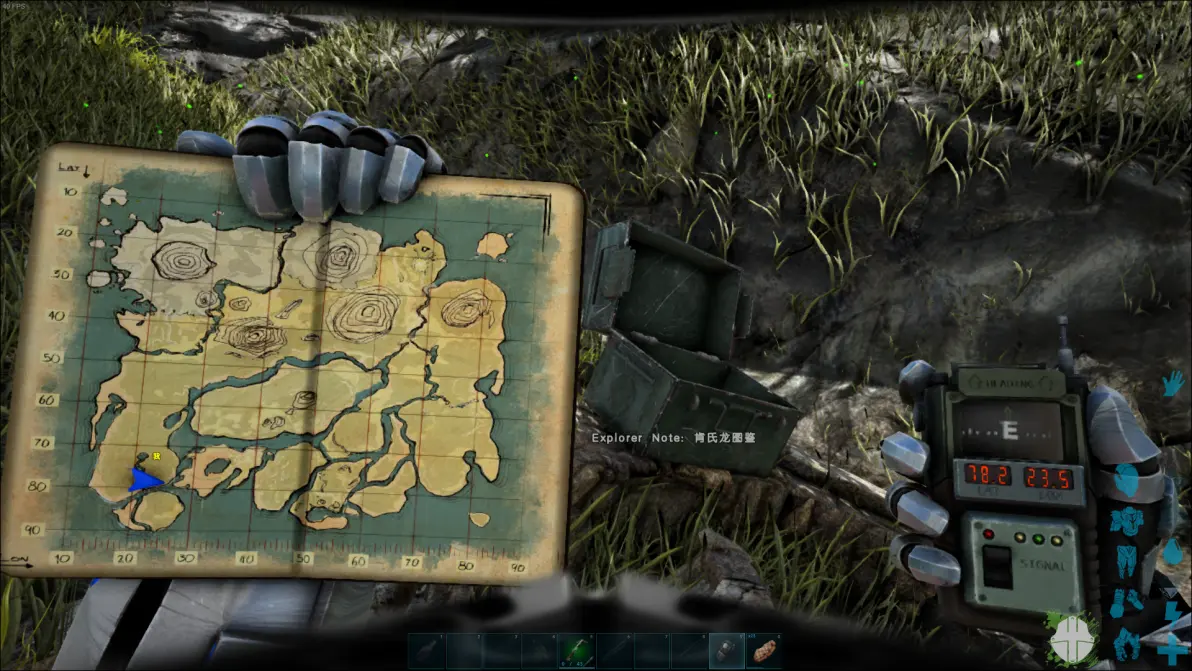Click the helmet armor status icon
Screen dimensions: 1192x671
coord(1127,478)
